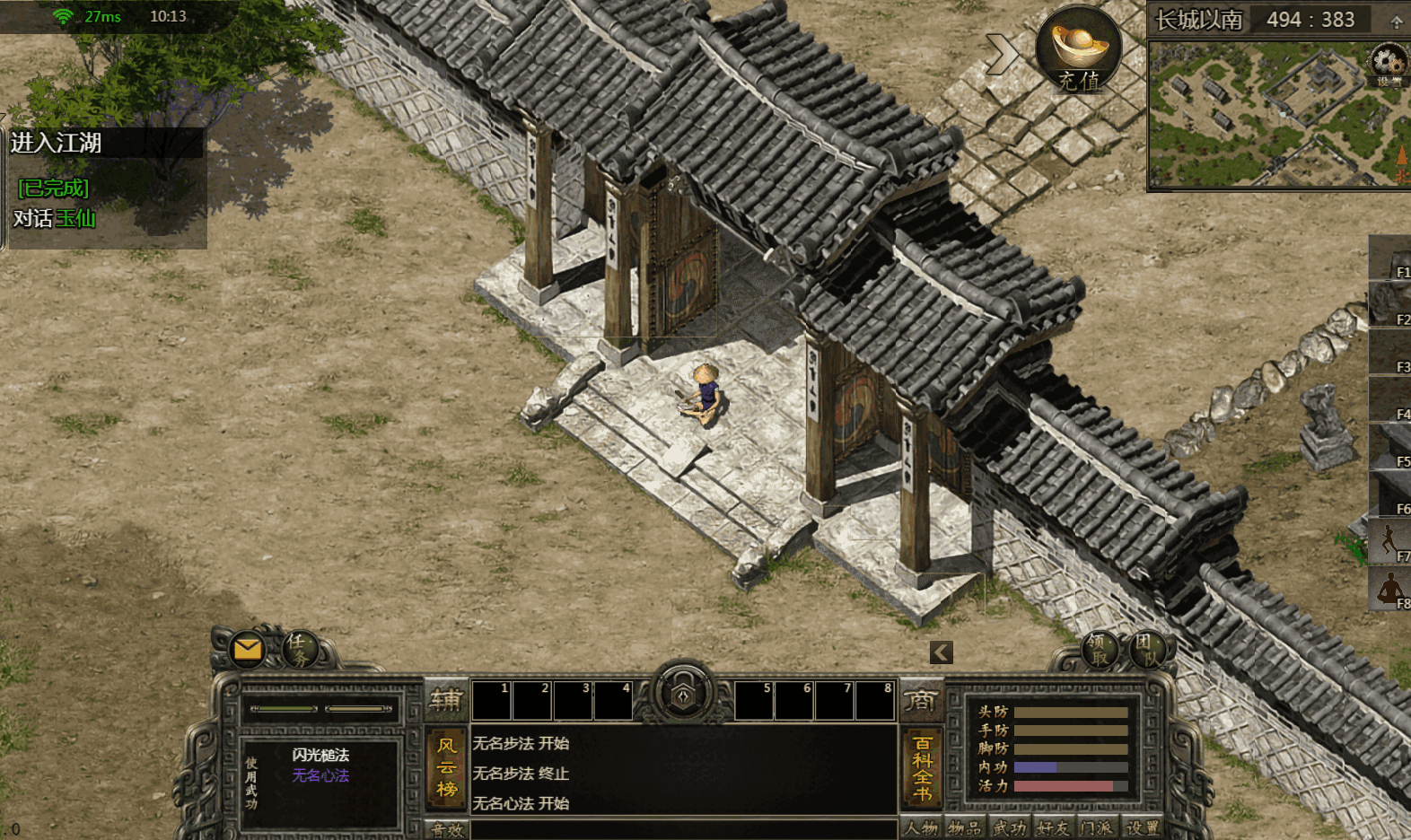Open the 风云榜 ranking board
Image resolution: width=1411 pixels, height=840 pixels.
click(447, 767)
